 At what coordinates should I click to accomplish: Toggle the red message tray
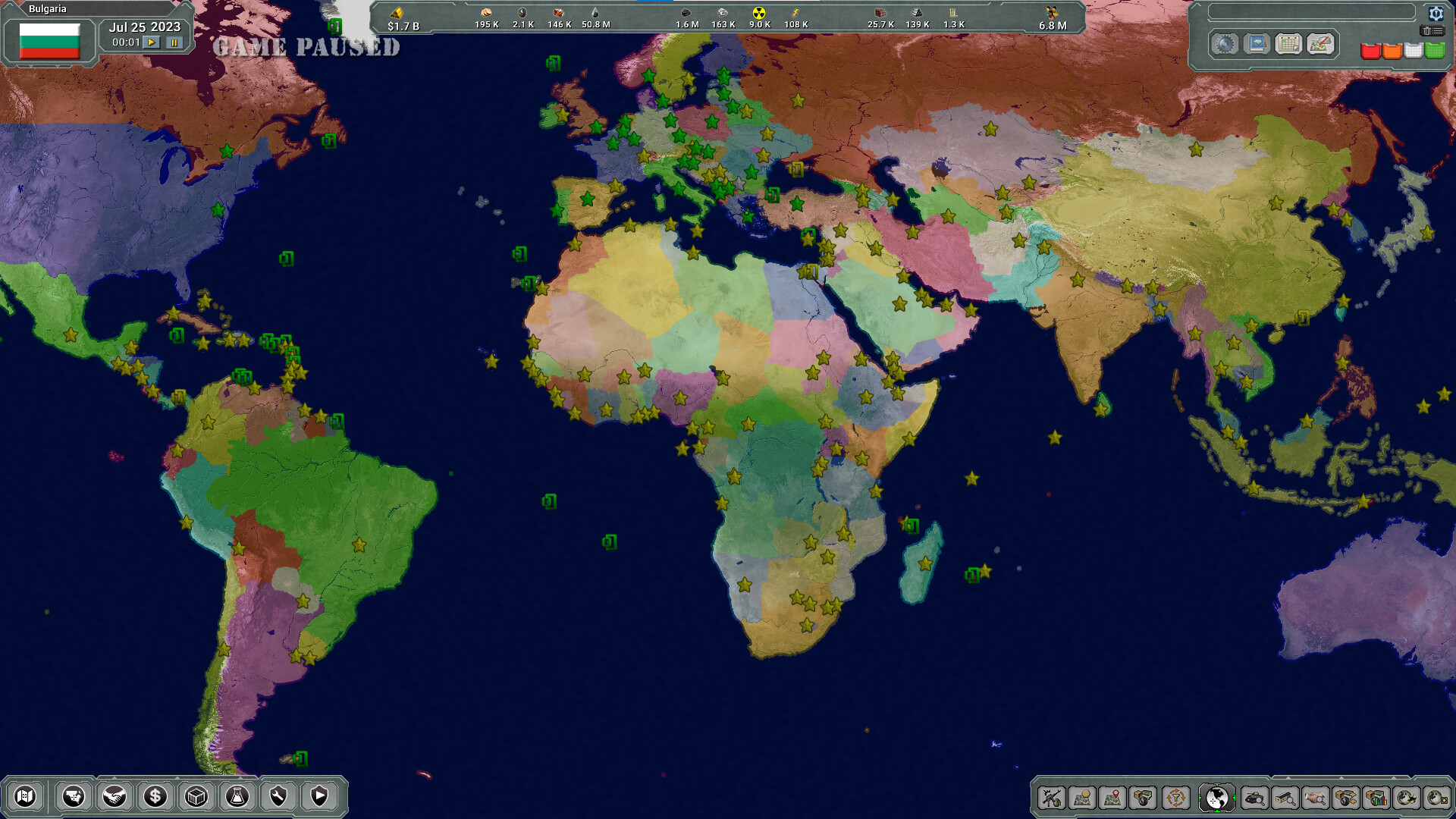1370,52
